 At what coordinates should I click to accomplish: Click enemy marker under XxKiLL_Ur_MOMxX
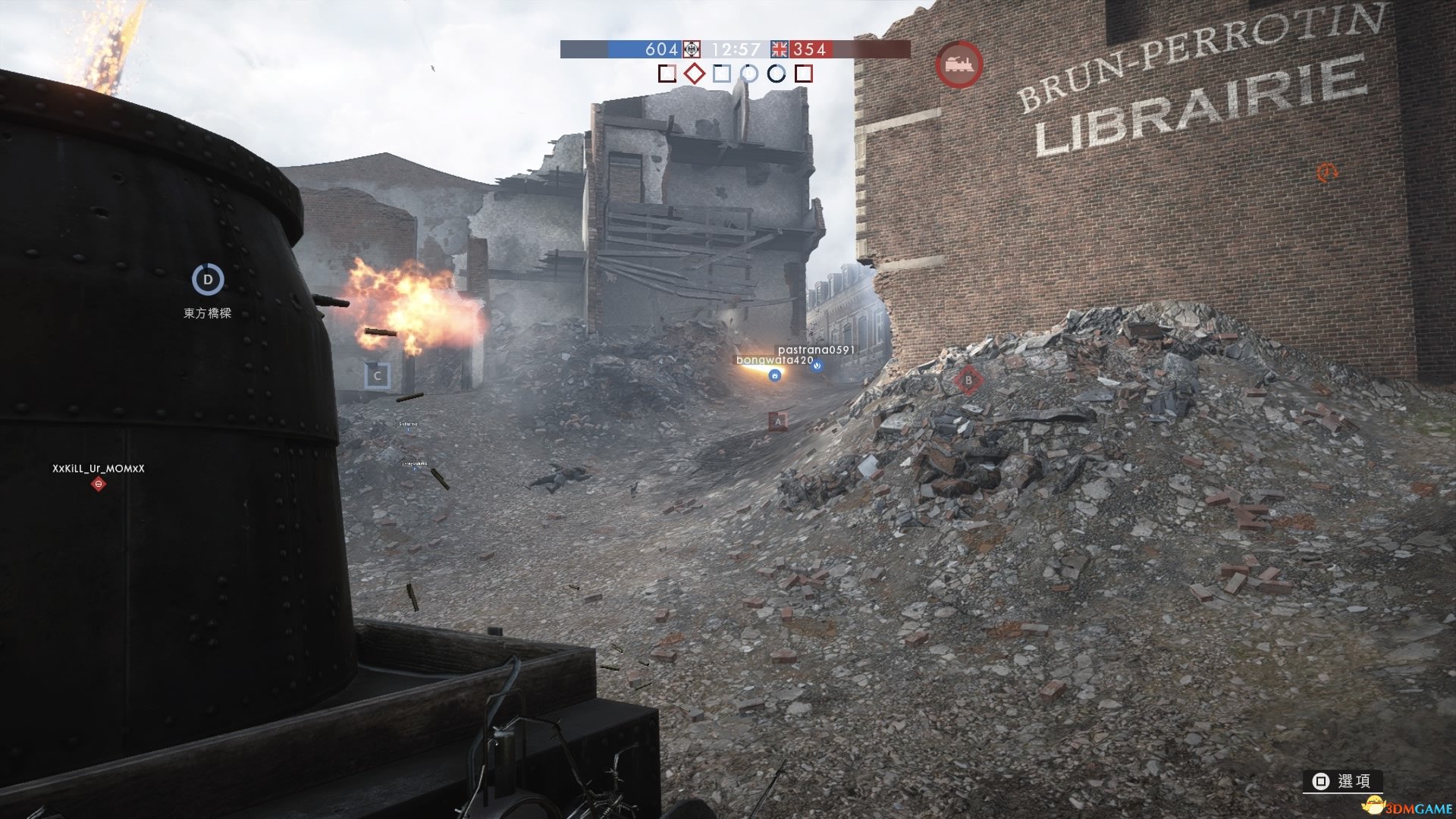tap(98, 484)
